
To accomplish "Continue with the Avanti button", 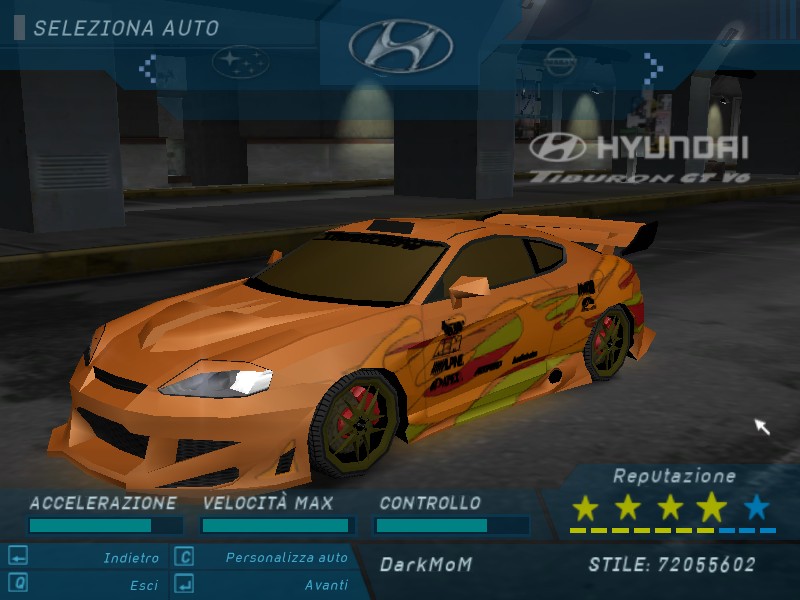I will coord(326,585).
